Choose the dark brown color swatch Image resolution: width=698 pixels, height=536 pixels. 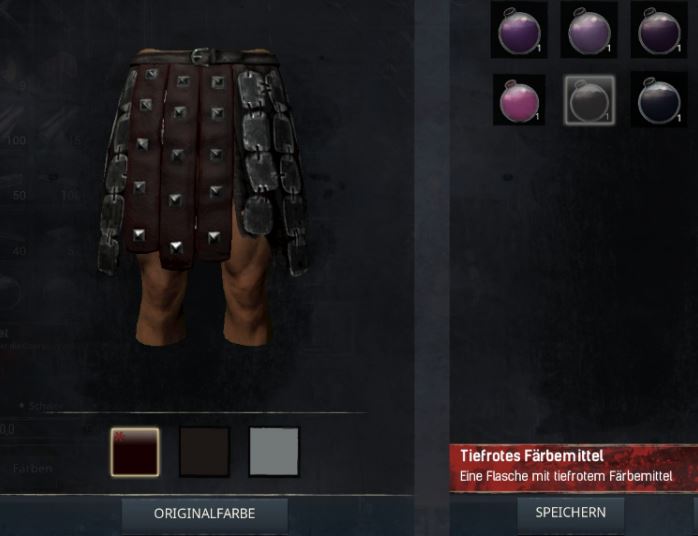coord(204,452)
